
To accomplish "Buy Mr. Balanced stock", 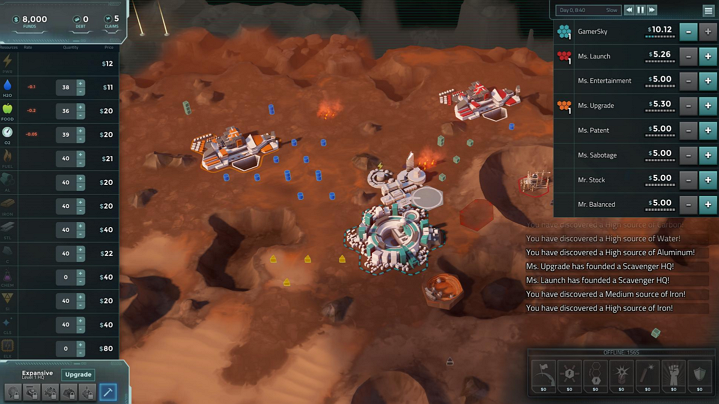I will pyautogui.click(x=708, y=204).
